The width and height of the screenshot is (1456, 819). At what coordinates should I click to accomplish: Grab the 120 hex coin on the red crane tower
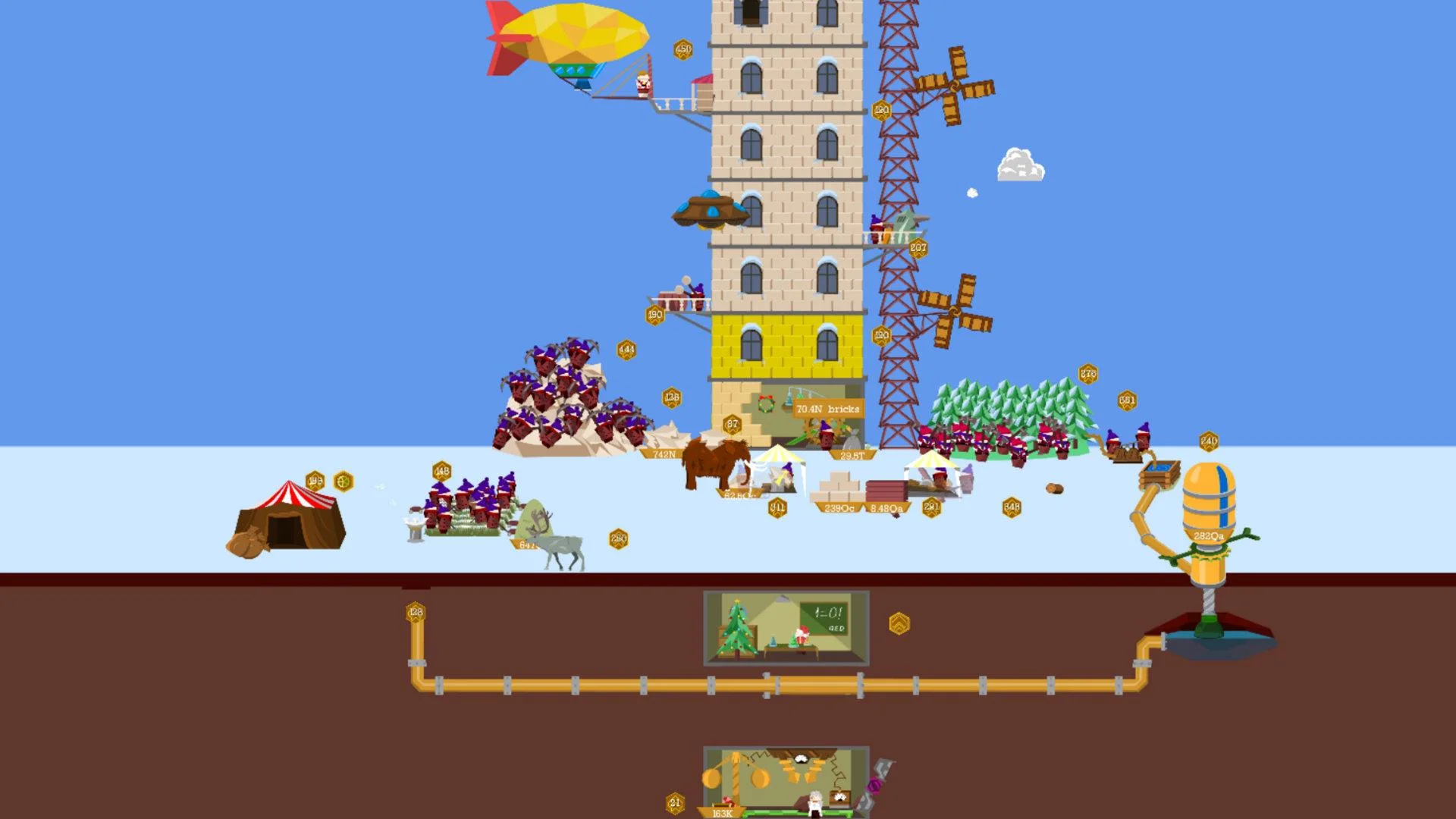pos(881,108)
